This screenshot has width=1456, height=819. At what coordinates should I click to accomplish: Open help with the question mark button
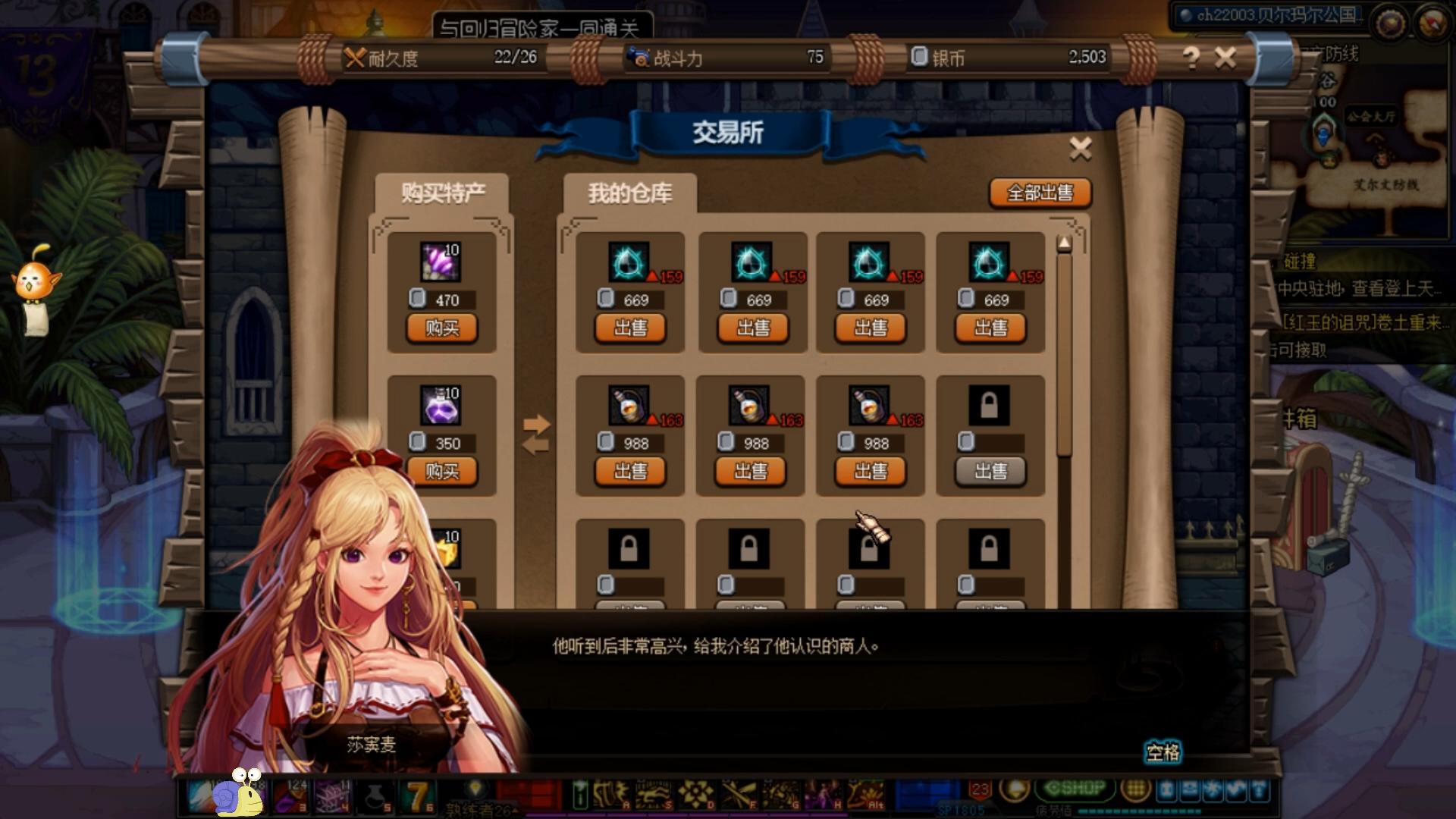[1191, 58]
